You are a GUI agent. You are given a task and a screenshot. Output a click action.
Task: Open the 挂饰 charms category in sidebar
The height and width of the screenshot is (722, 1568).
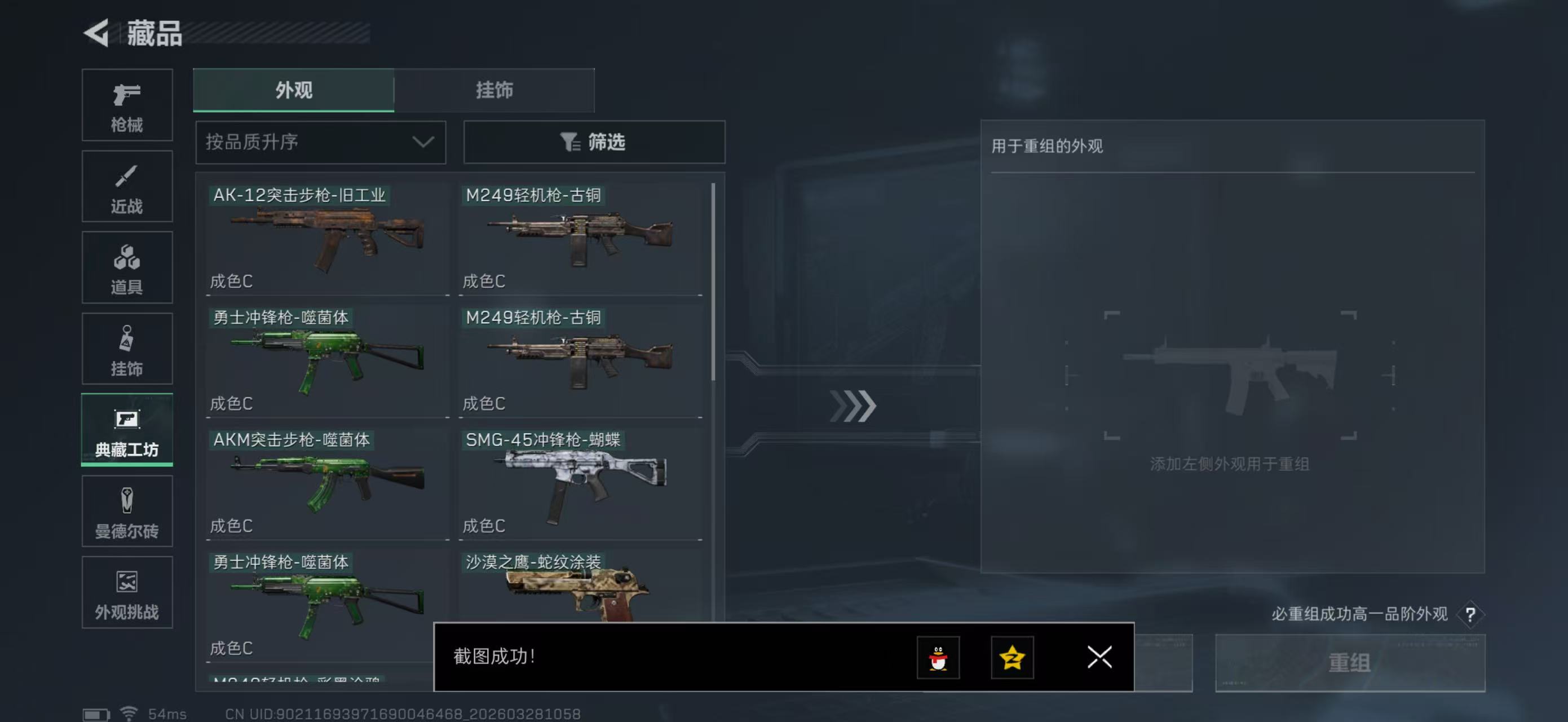tap(127, 349)
